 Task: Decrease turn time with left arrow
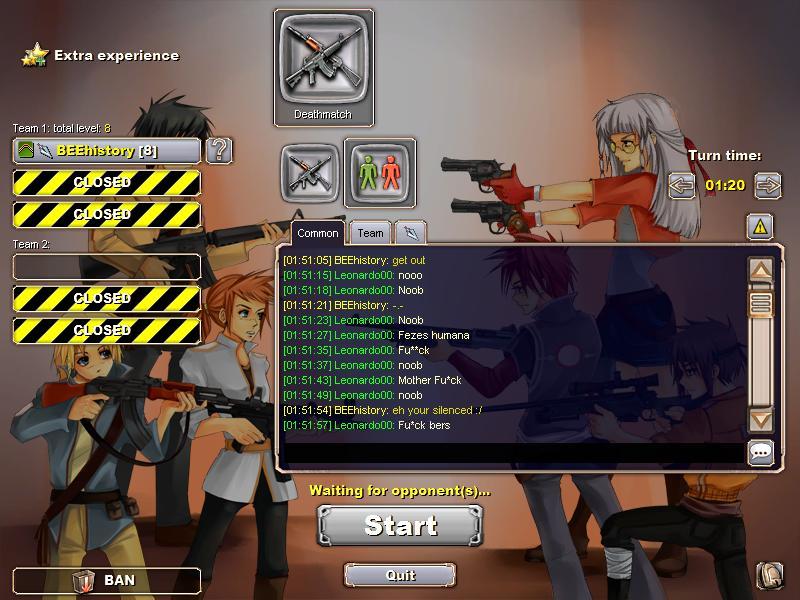click(681, 185)
